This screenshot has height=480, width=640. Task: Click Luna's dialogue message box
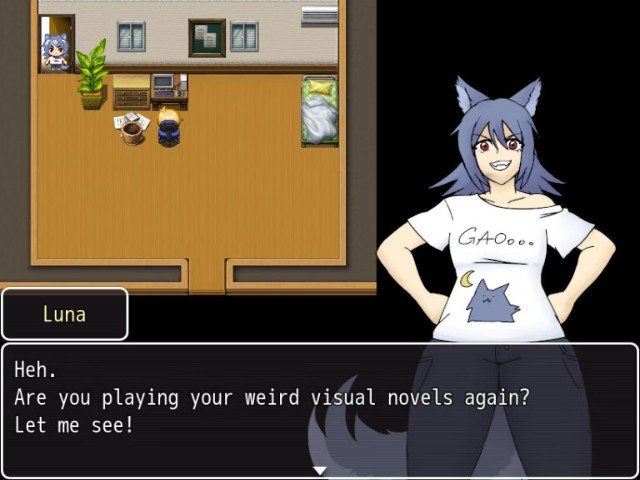tap(319, 410)
